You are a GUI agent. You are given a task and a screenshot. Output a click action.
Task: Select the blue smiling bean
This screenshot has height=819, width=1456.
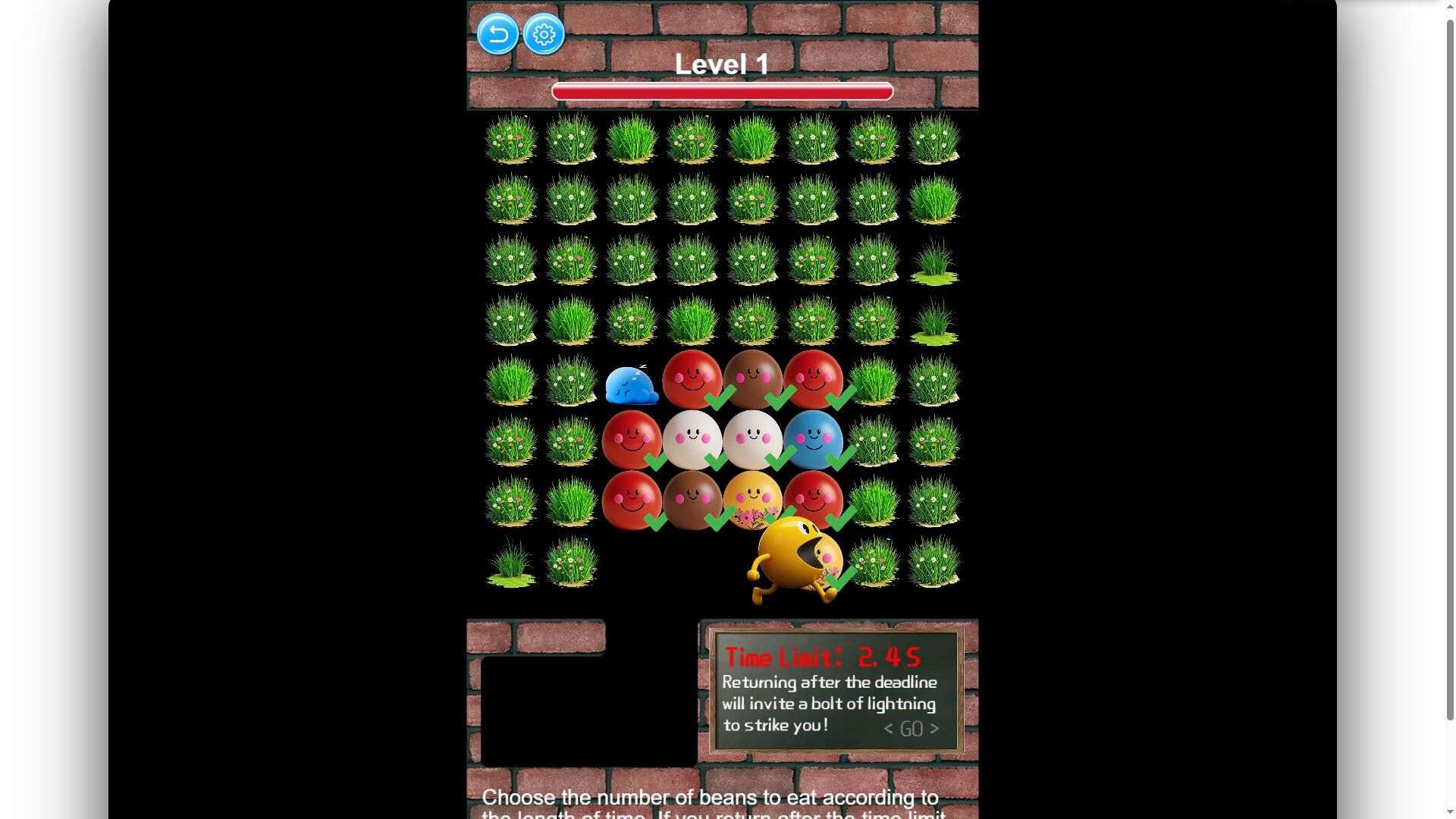tap(812, 439)
